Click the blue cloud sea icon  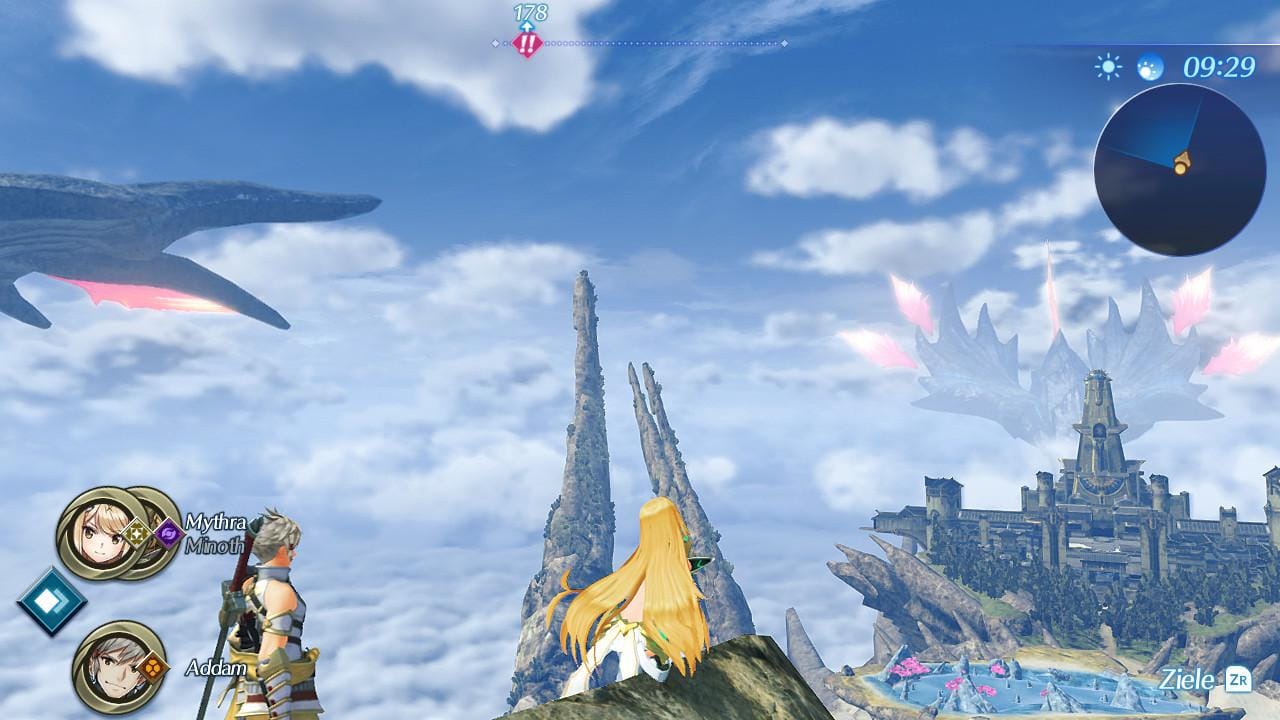(1150, 67)
